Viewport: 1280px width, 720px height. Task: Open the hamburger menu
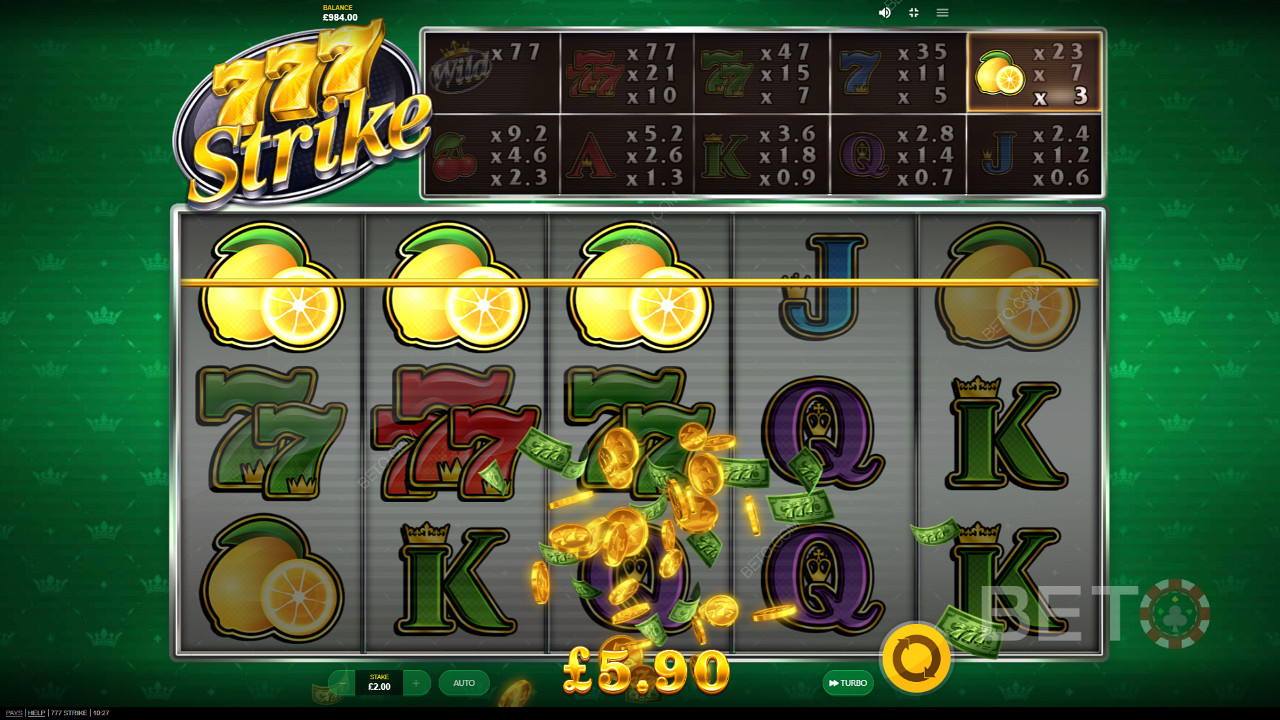(942, 13)
